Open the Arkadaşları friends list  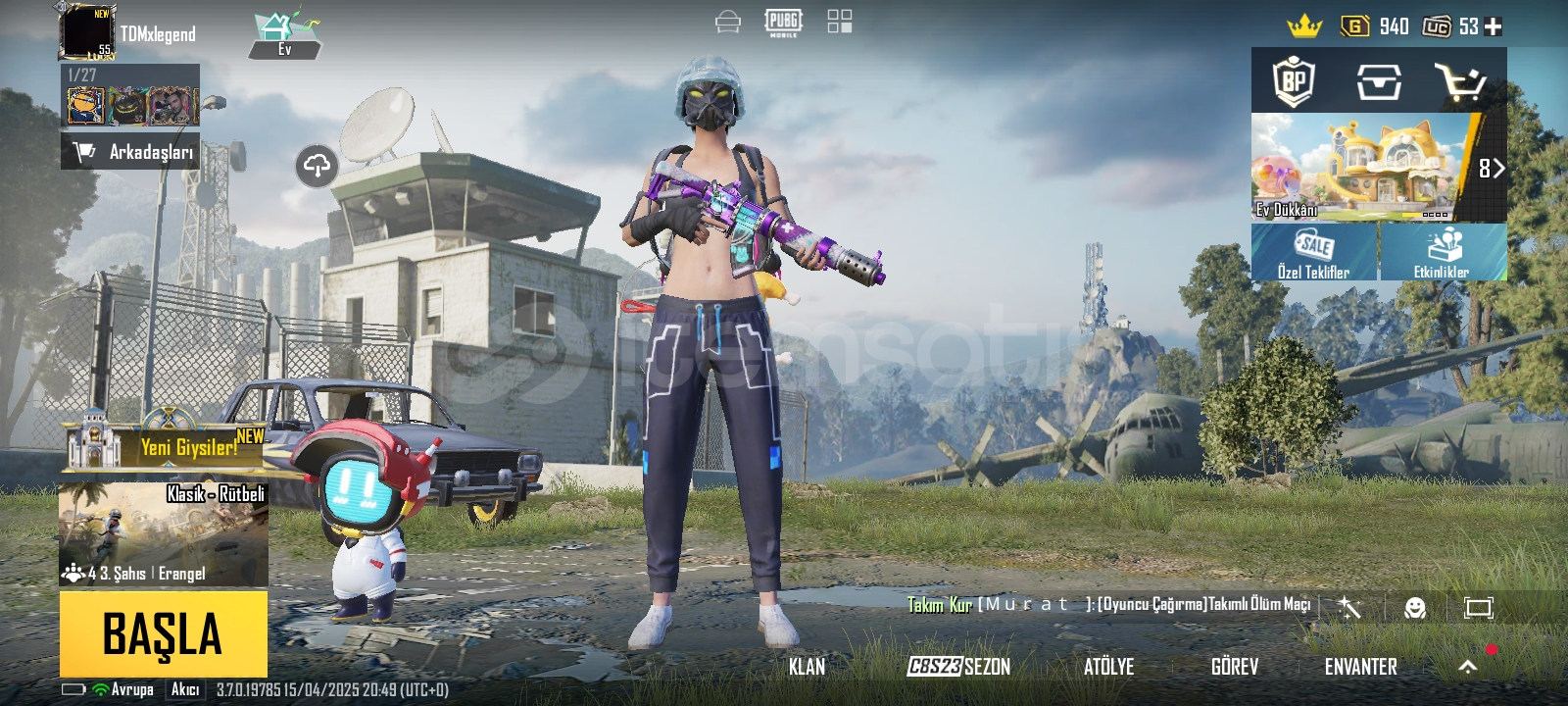[x=130, y=152]
